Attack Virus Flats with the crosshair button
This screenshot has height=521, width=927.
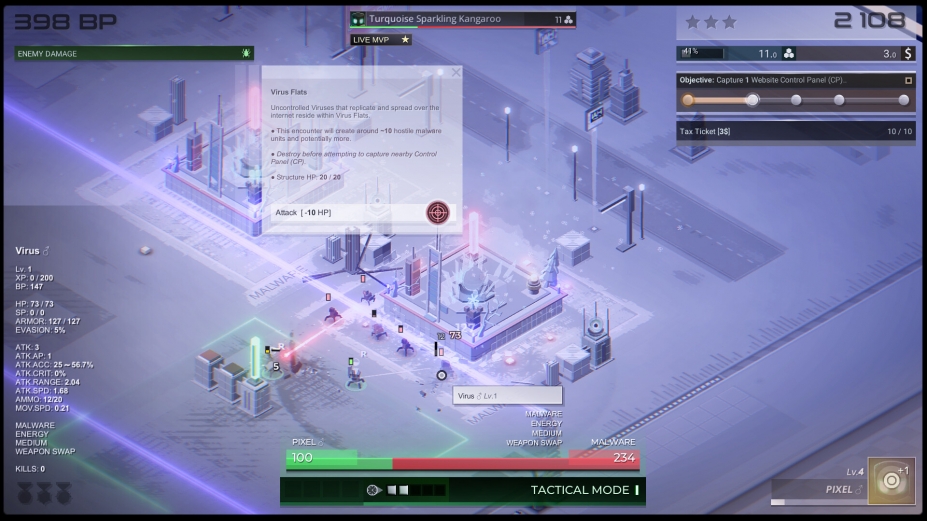(437, 212)
